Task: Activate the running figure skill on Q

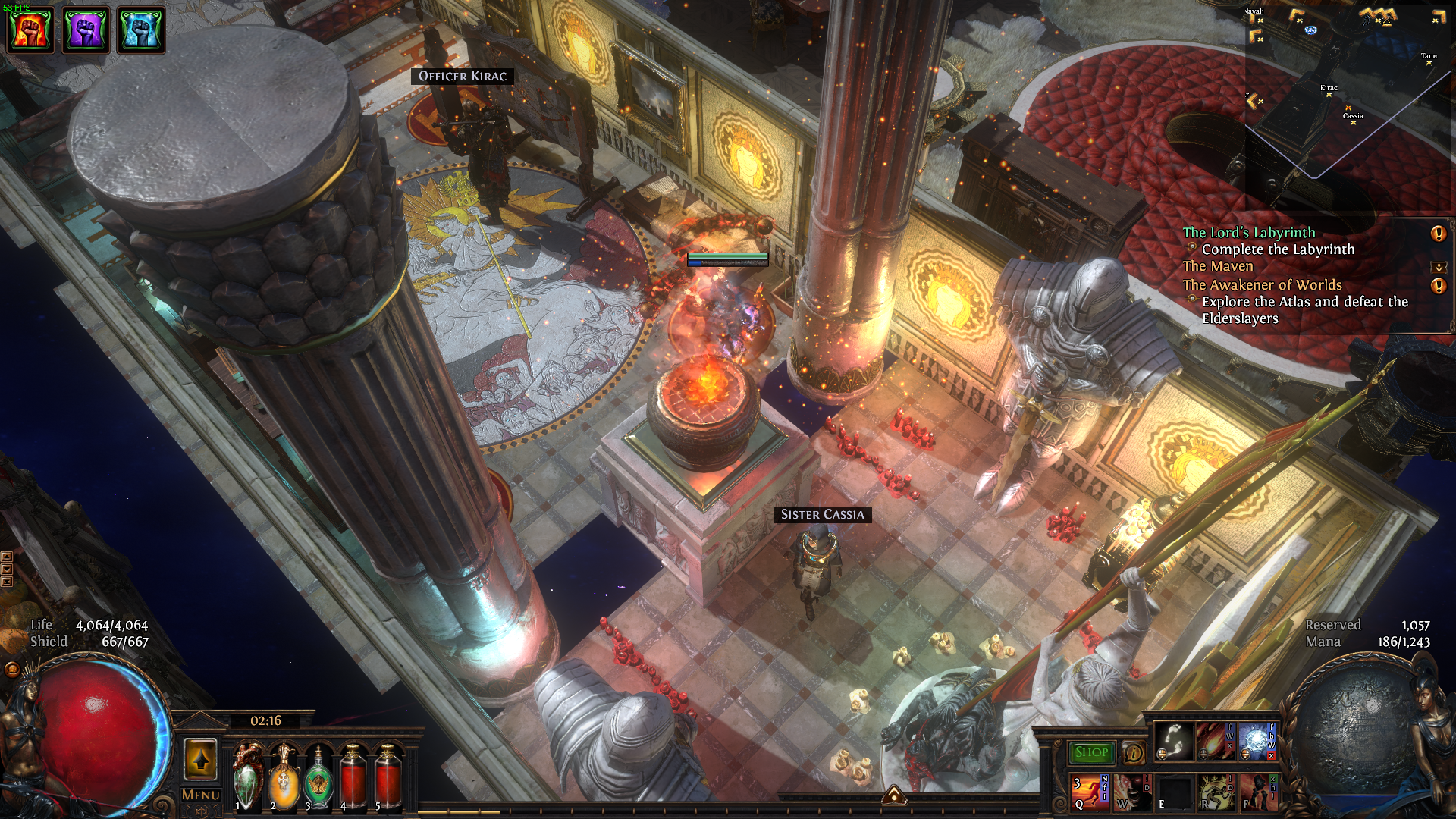Action: point(1090,792)
